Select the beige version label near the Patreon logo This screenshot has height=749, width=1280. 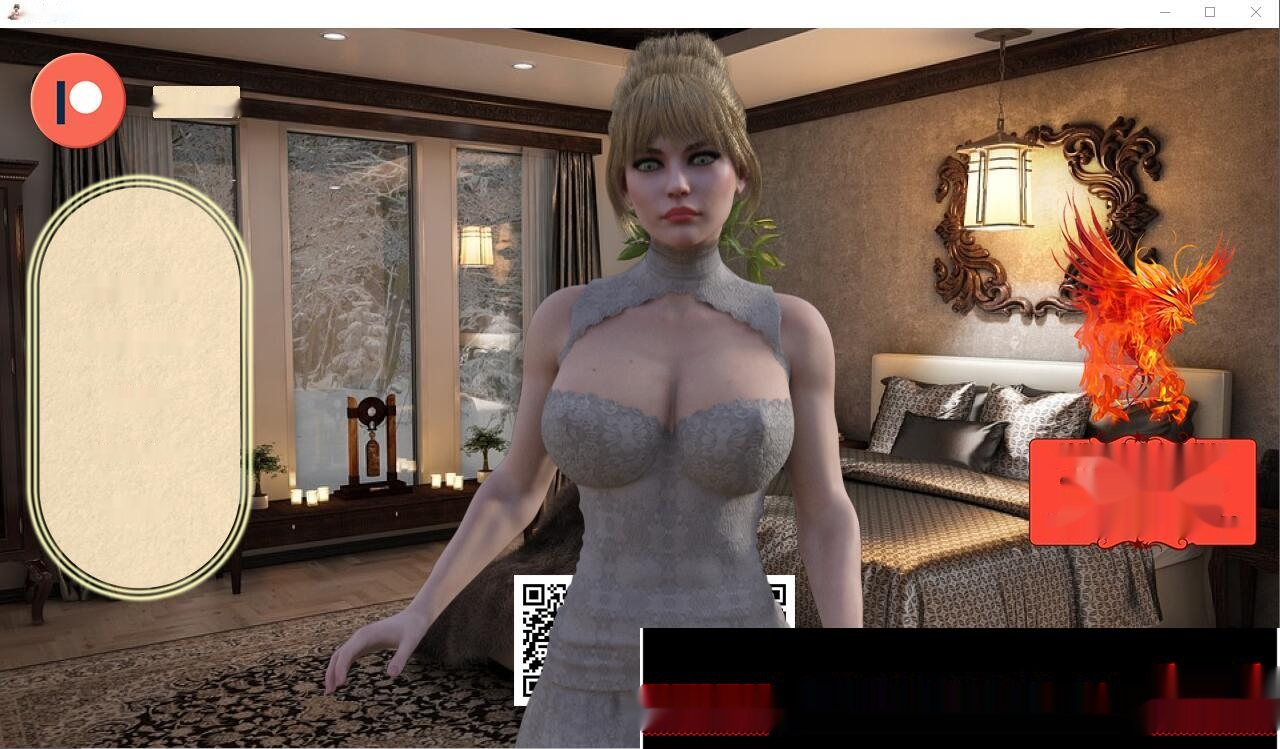195,100
